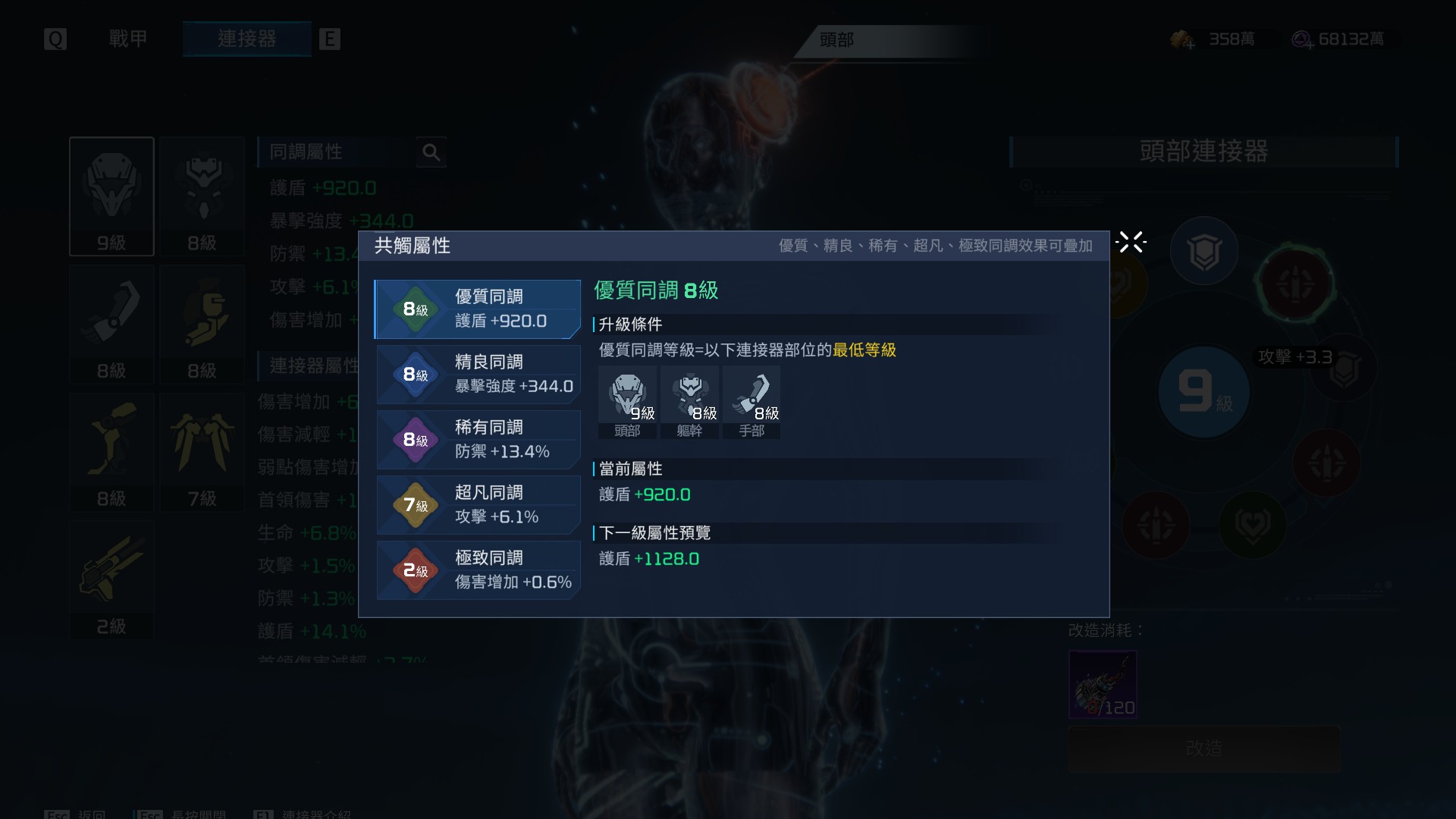Close the 共觸屬性 popup window
Screen dimensions: 1456x819
[1131, 243]
